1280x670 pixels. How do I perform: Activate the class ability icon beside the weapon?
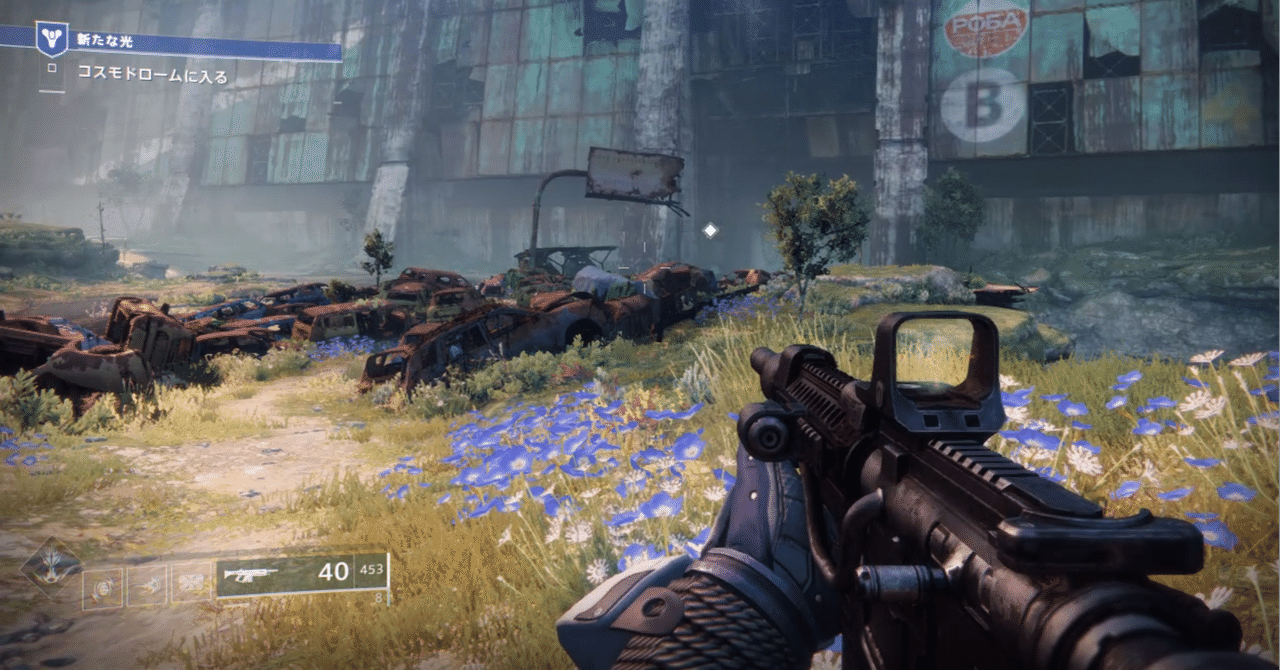pos(190,586)
